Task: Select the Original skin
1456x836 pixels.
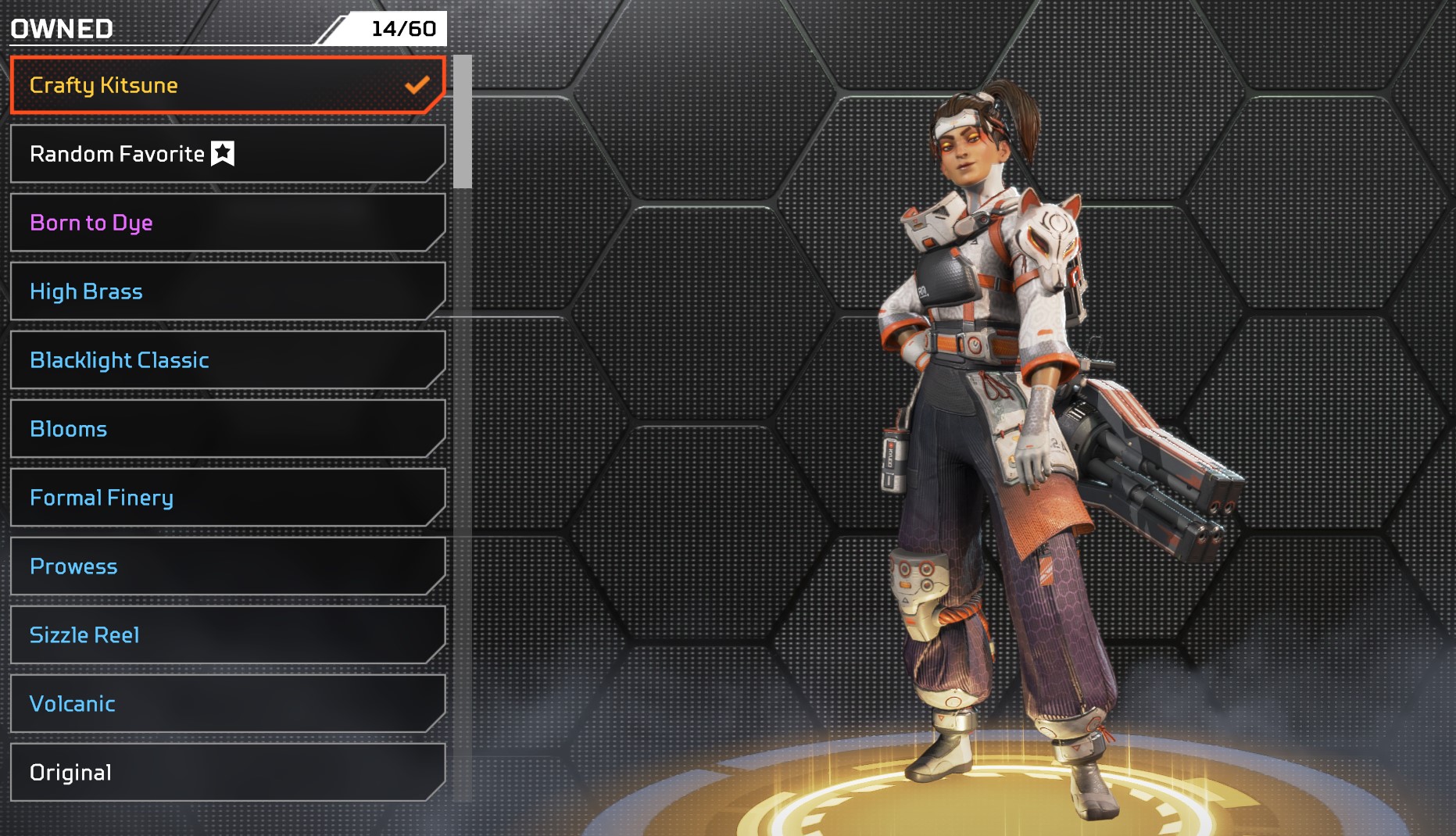Action: tap(227, 773)
